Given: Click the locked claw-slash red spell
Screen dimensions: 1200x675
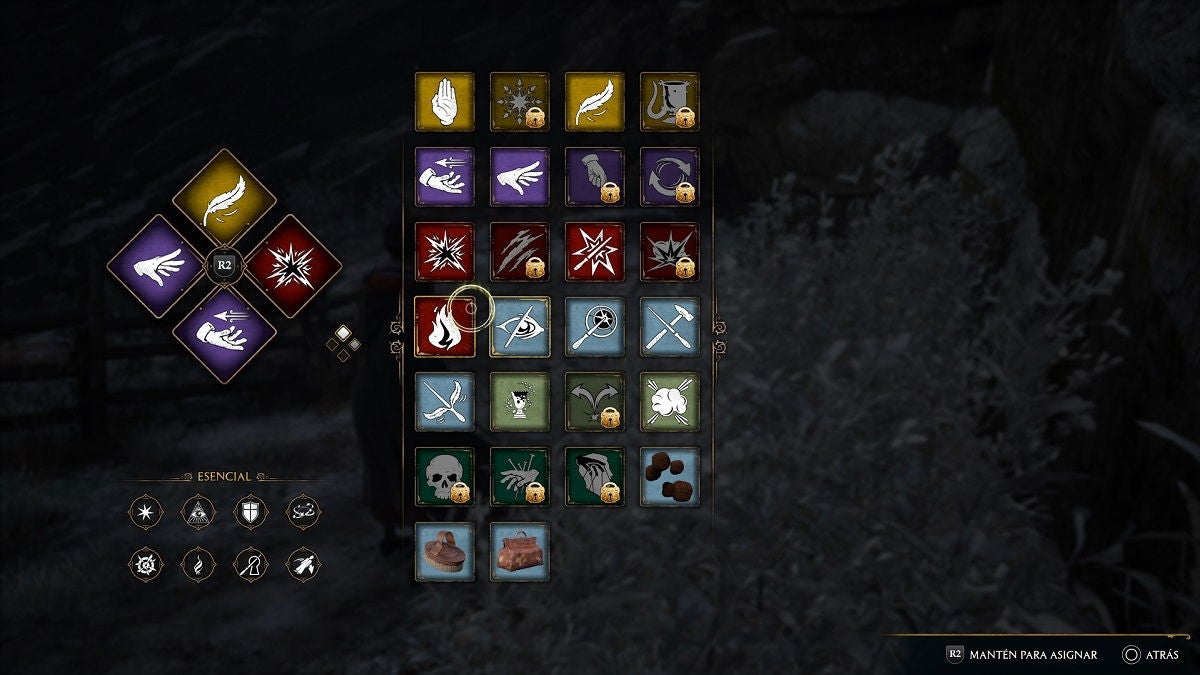Looking at the screenshot, I should pos(519,252).
